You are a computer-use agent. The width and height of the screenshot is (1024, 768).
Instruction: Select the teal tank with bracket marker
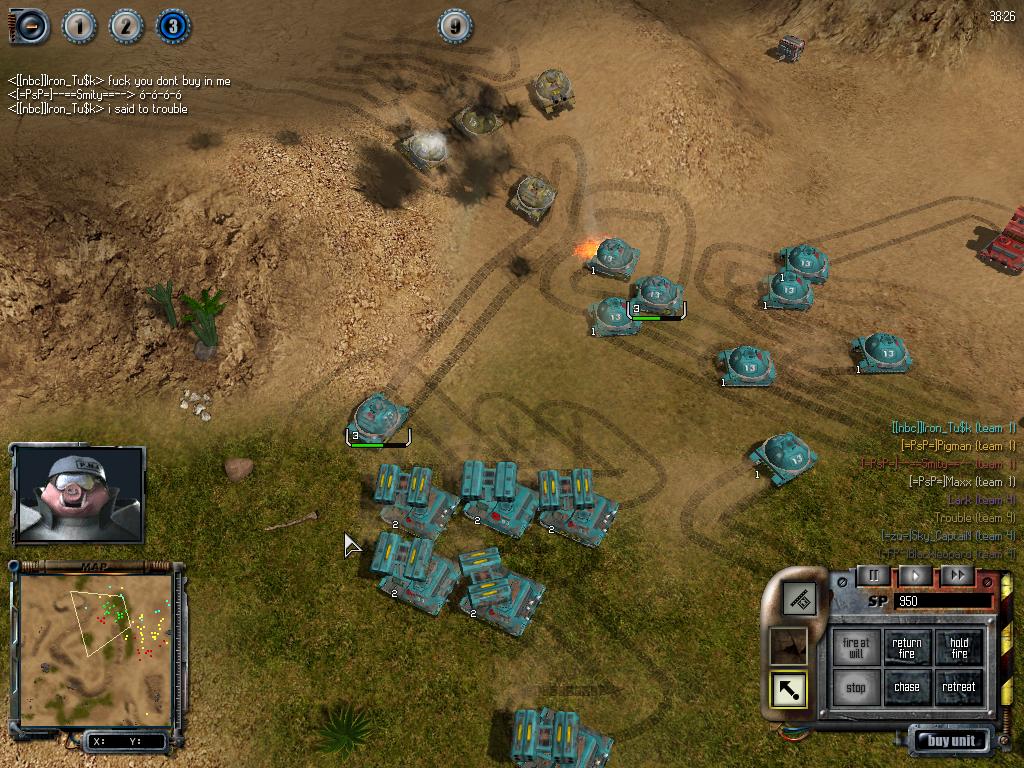(x=379, y=418)
